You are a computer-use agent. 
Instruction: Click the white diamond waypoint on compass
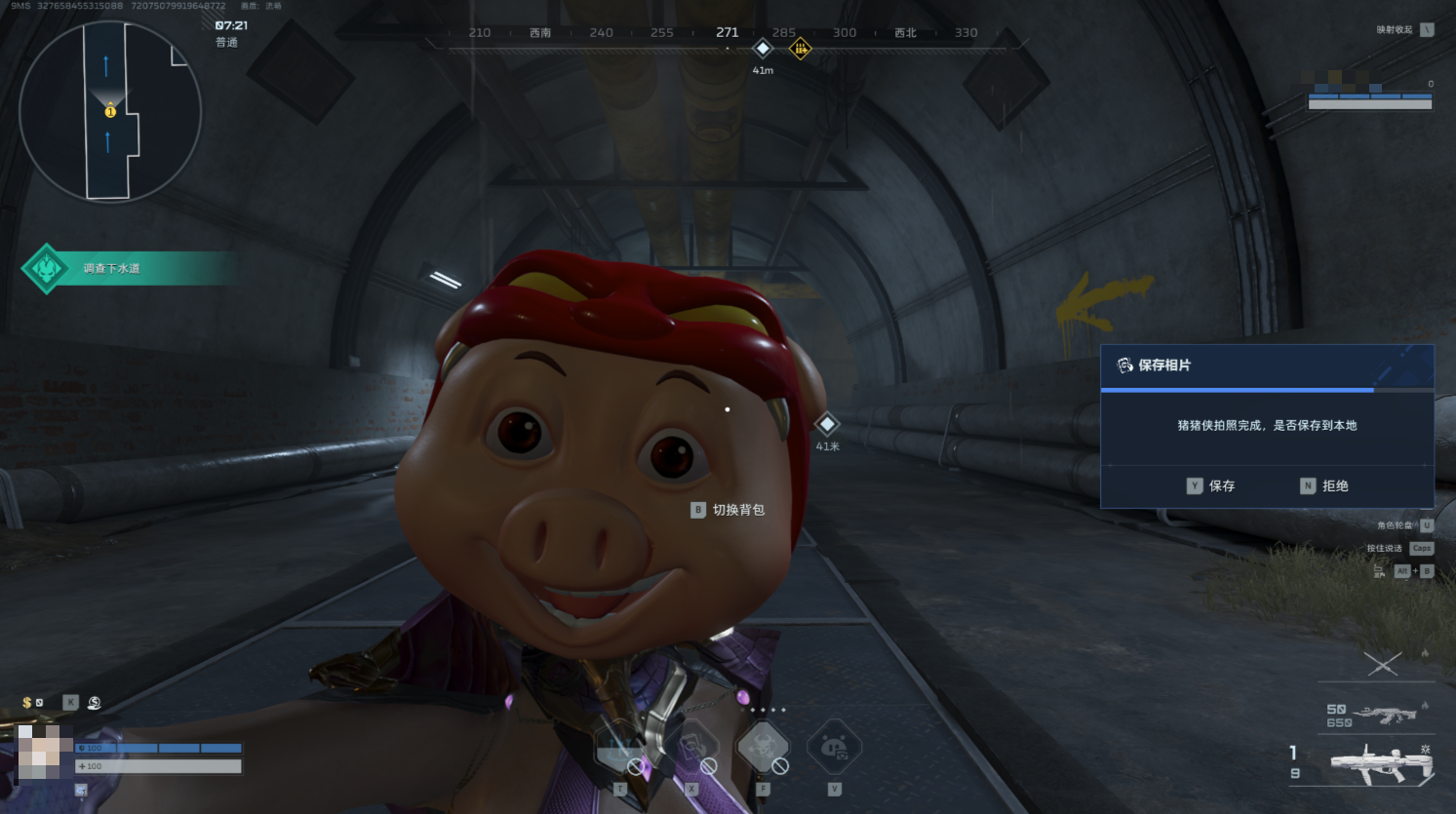[x=763, y=48]
